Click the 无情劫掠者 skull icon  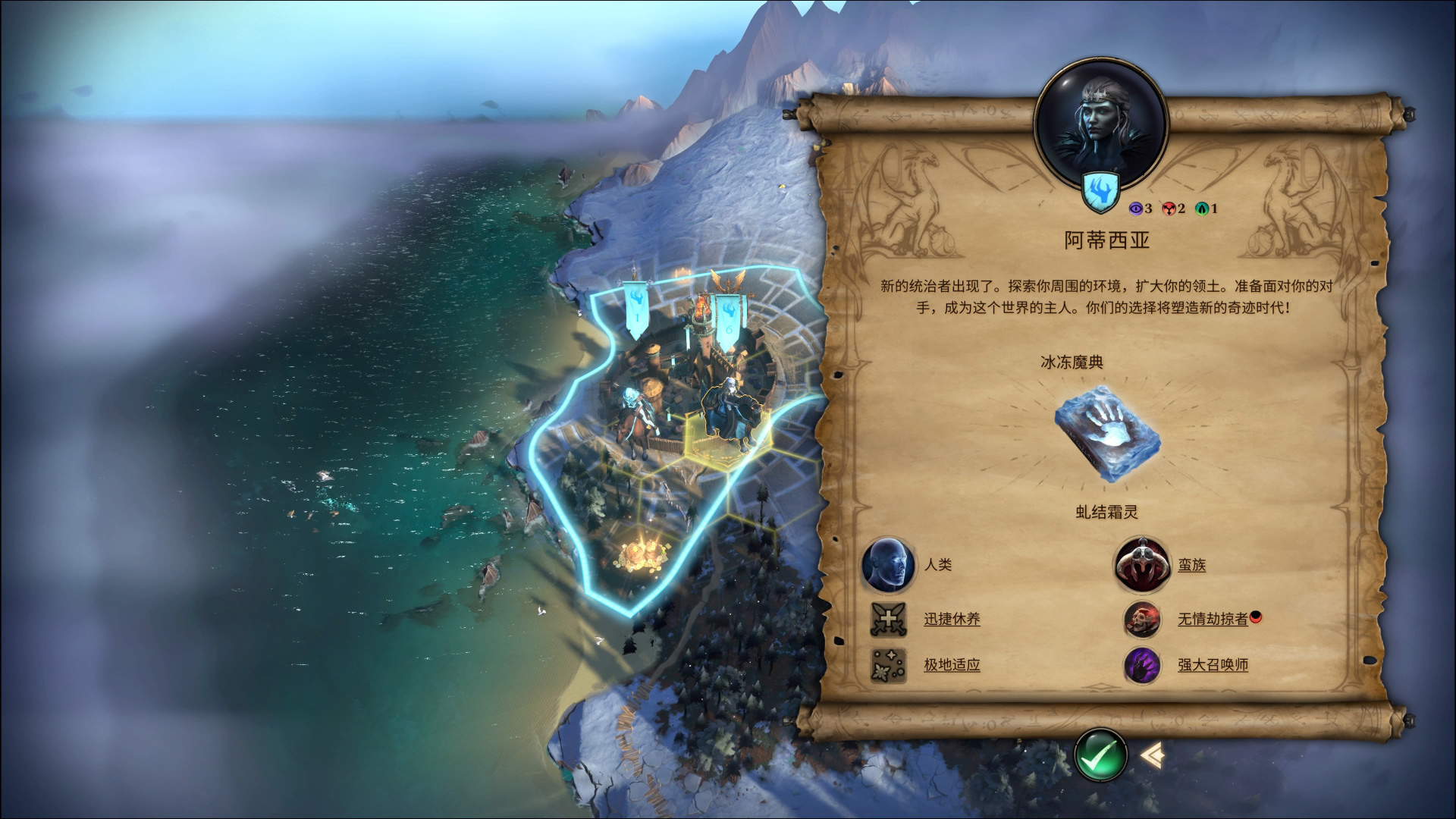(x=1141, y=619)
